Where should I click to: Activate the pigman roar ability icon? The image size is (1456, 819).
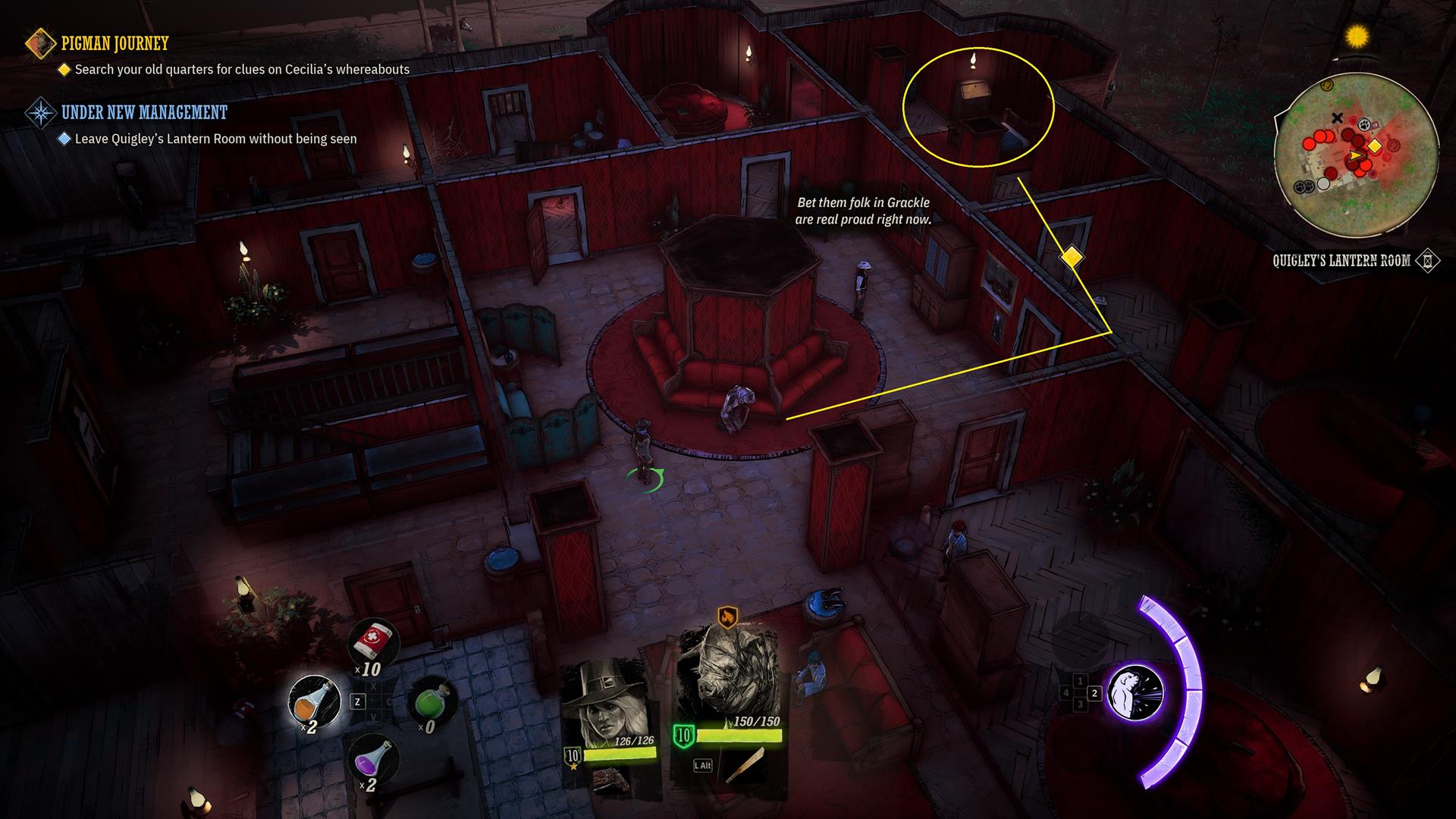(1135, 692)
